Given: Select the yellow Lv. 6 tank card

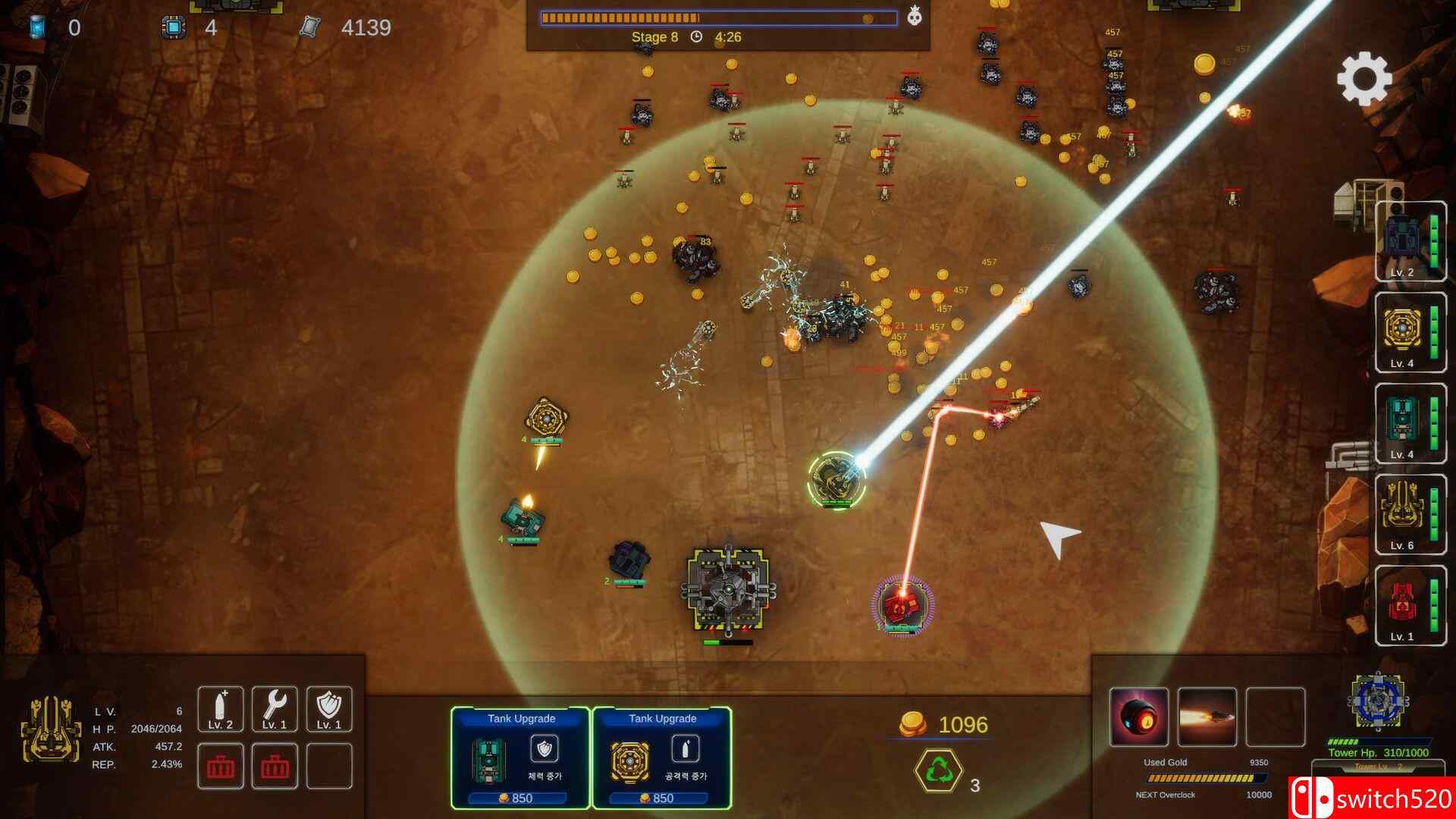Looking at the screenshot, I should point(1410,515).
